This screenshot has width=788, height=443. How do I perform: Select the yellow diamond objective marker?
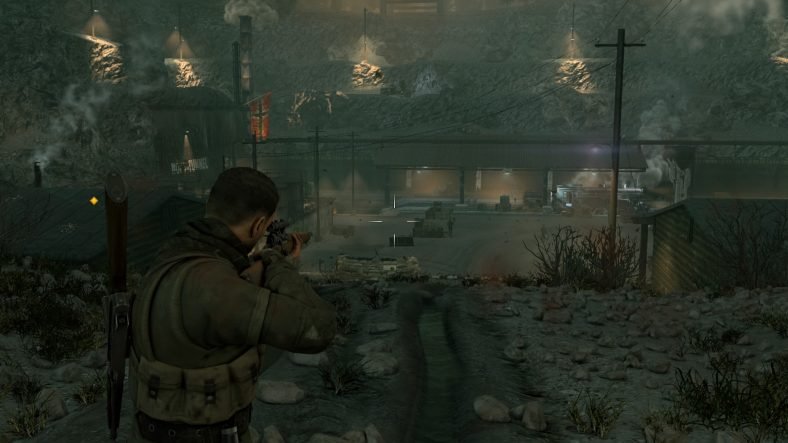click(94, 200)
